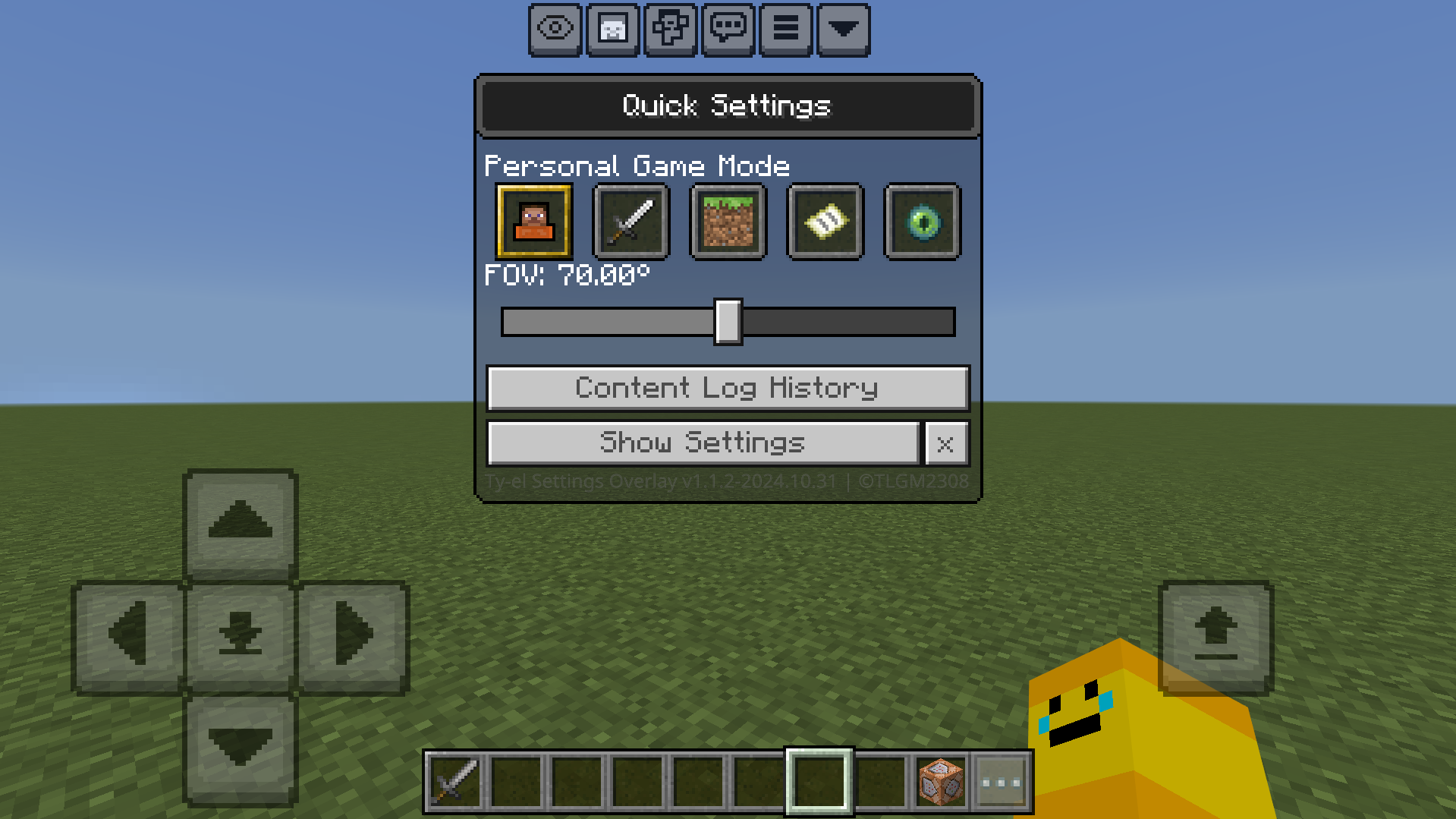1456x819 pixels.
Task: Open Content Log History
Action: point(726,388)
